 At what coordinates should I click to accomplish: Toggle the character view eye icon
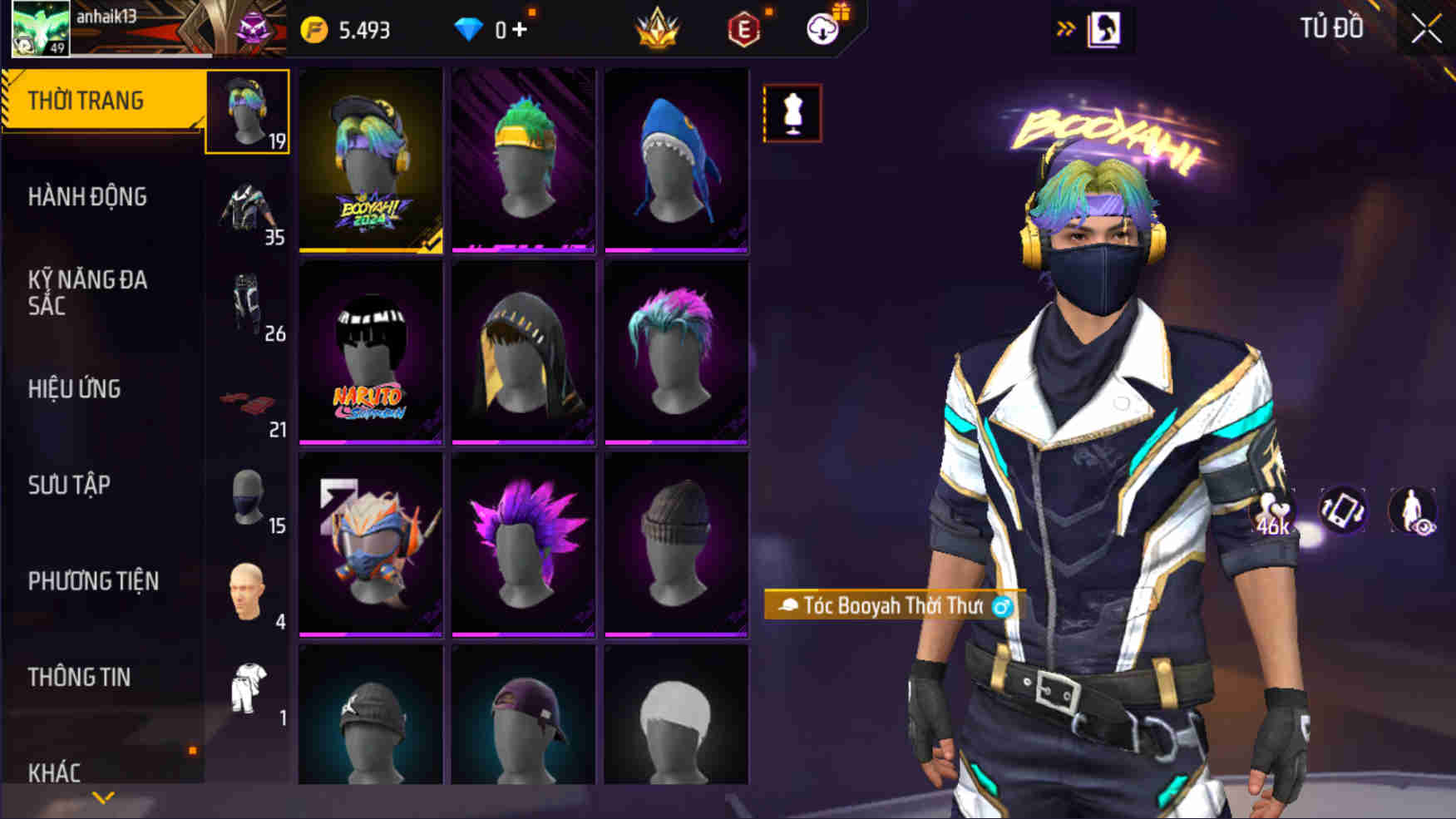click(1412, 510)
